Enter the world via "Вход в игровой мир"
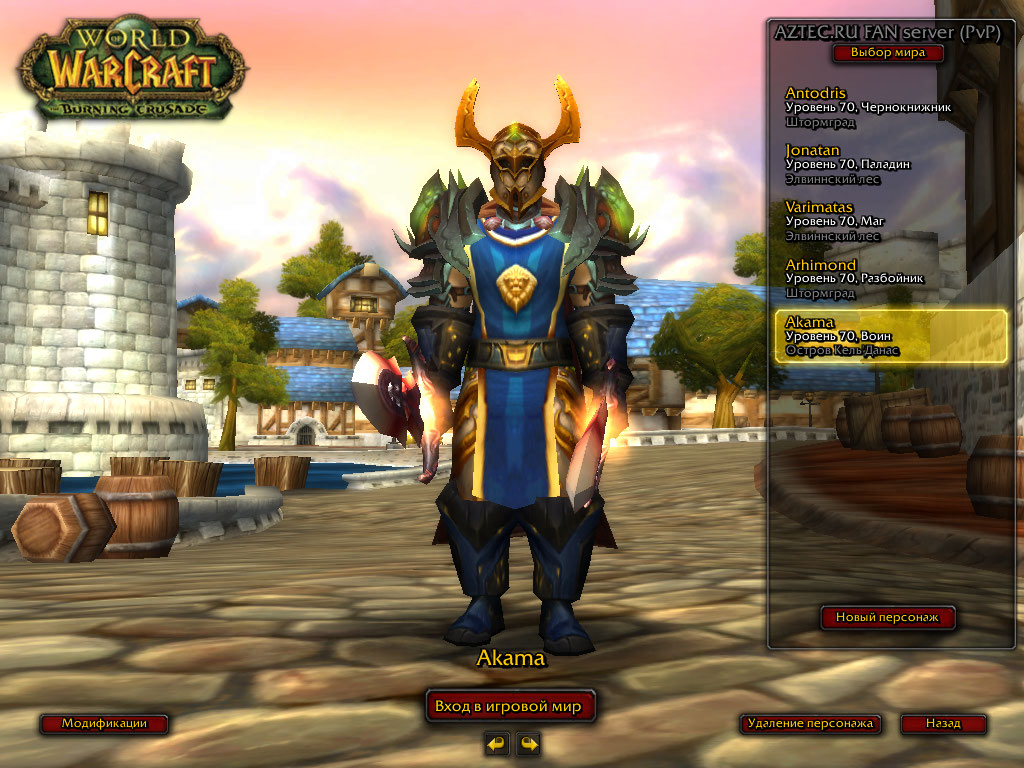The width and height of the screenshot is (1024, 768). coord(510,706)
